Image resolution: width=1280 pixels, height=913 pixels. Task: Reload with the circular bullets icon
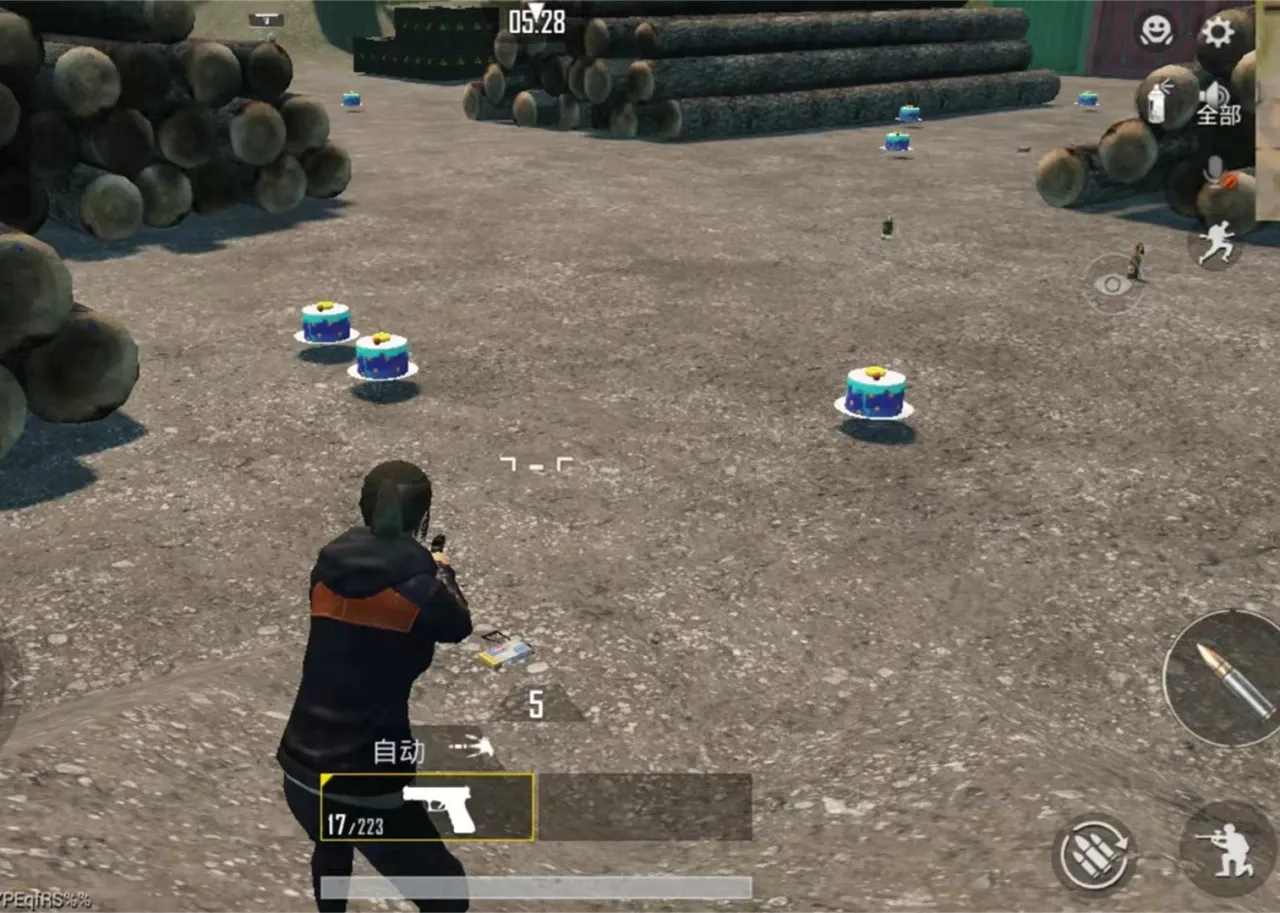1092,855
